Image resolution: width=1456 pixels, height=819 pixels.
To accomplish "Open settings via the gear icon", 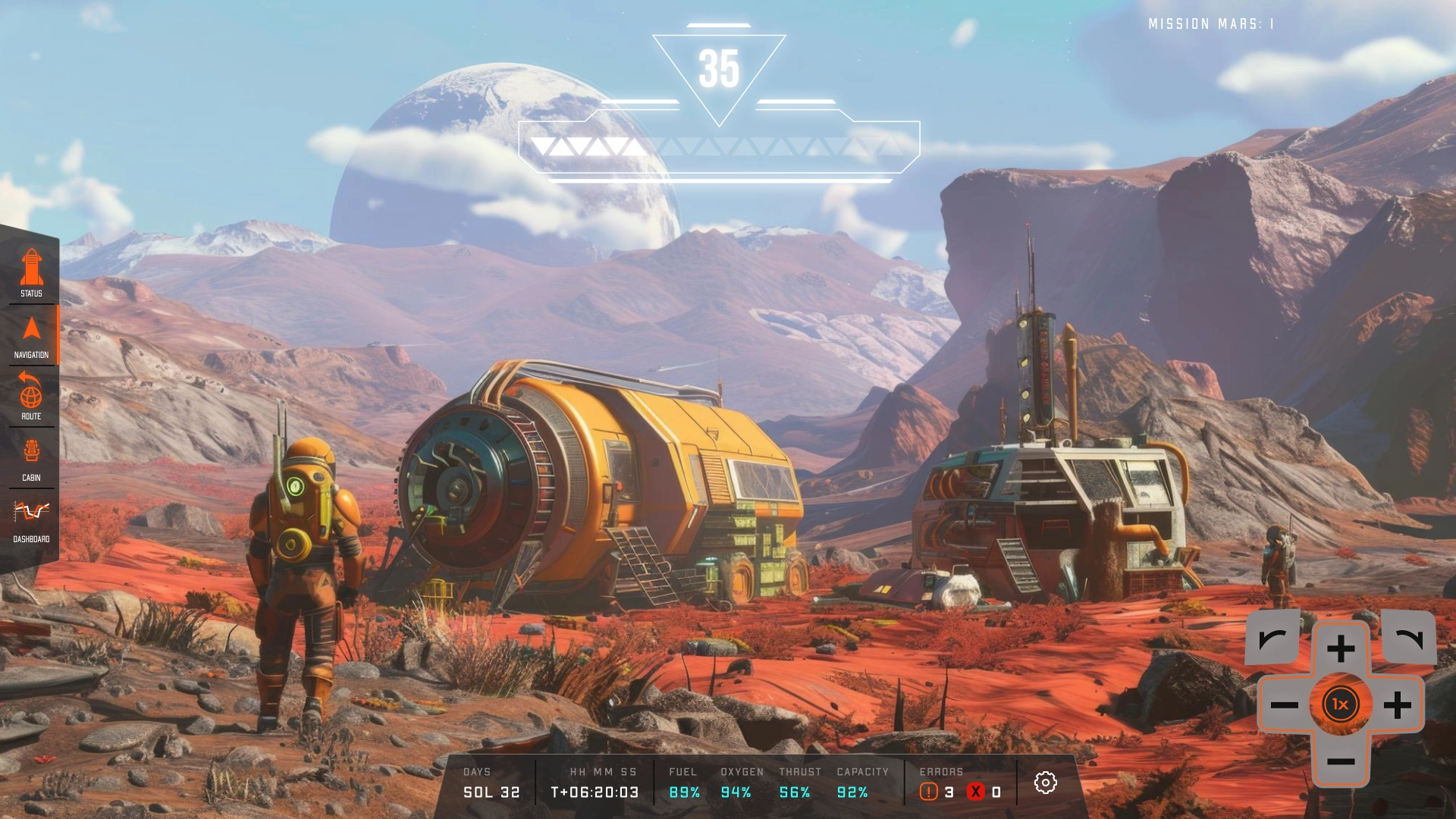I will point(1045,783).
